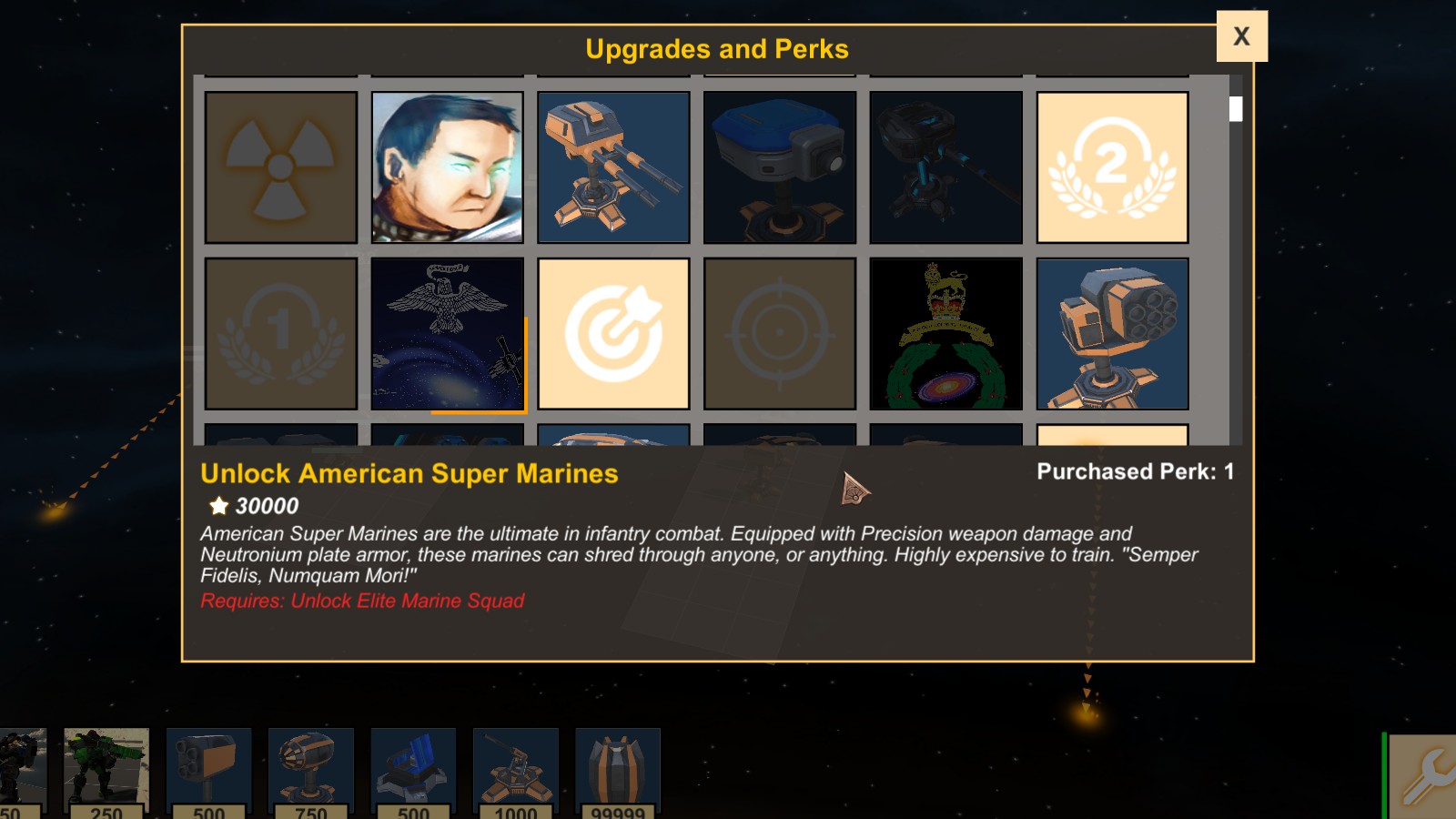This screenshot has width=1456, height=819.
Task: Choose the number 2 laurel wreath perk
Action: tap(1112, 167)
